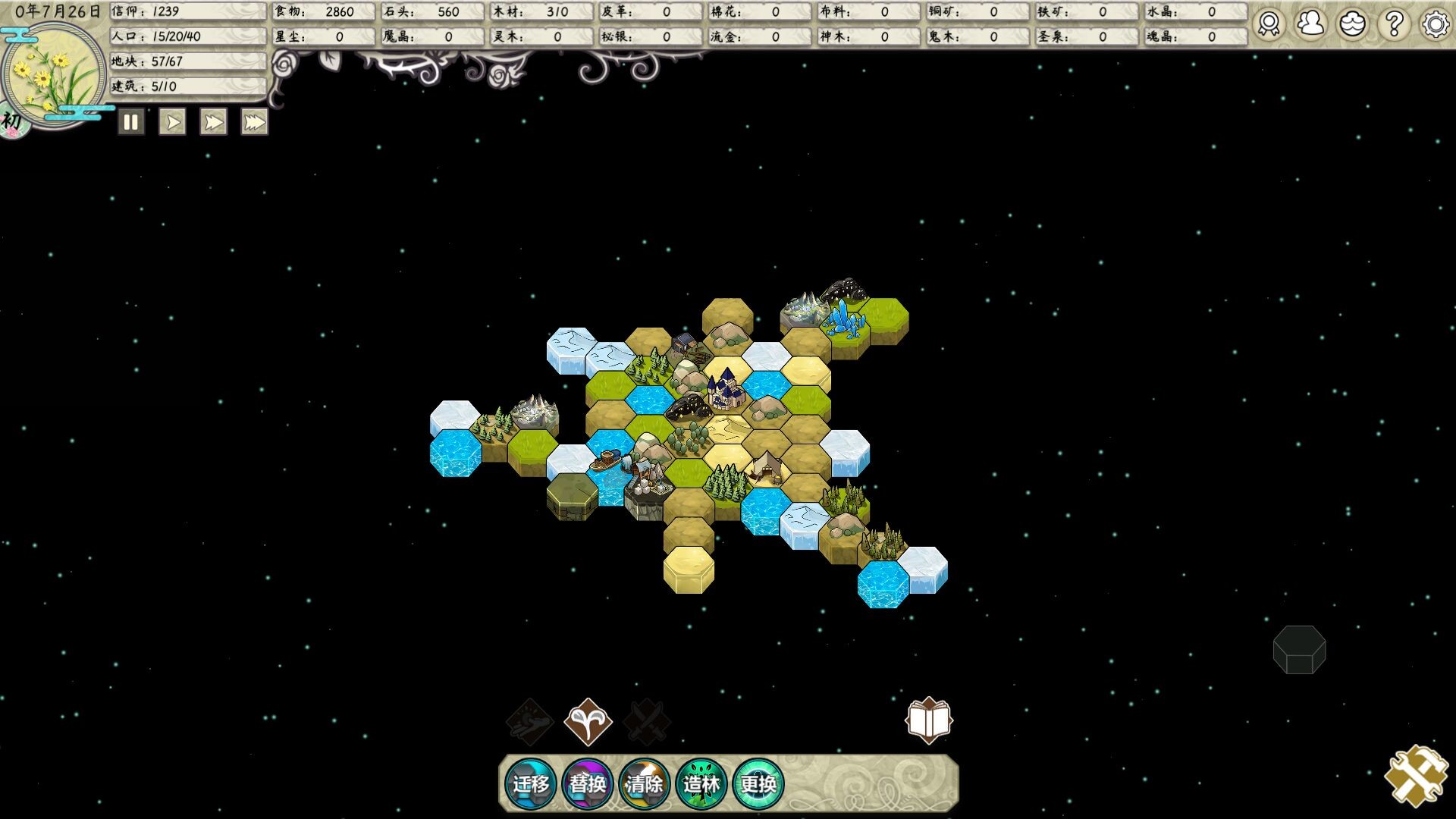Image resolution: width=1456 pixels, height=819 pixels.
Task: Set game speed to normal play
Action: coord(172,122)
